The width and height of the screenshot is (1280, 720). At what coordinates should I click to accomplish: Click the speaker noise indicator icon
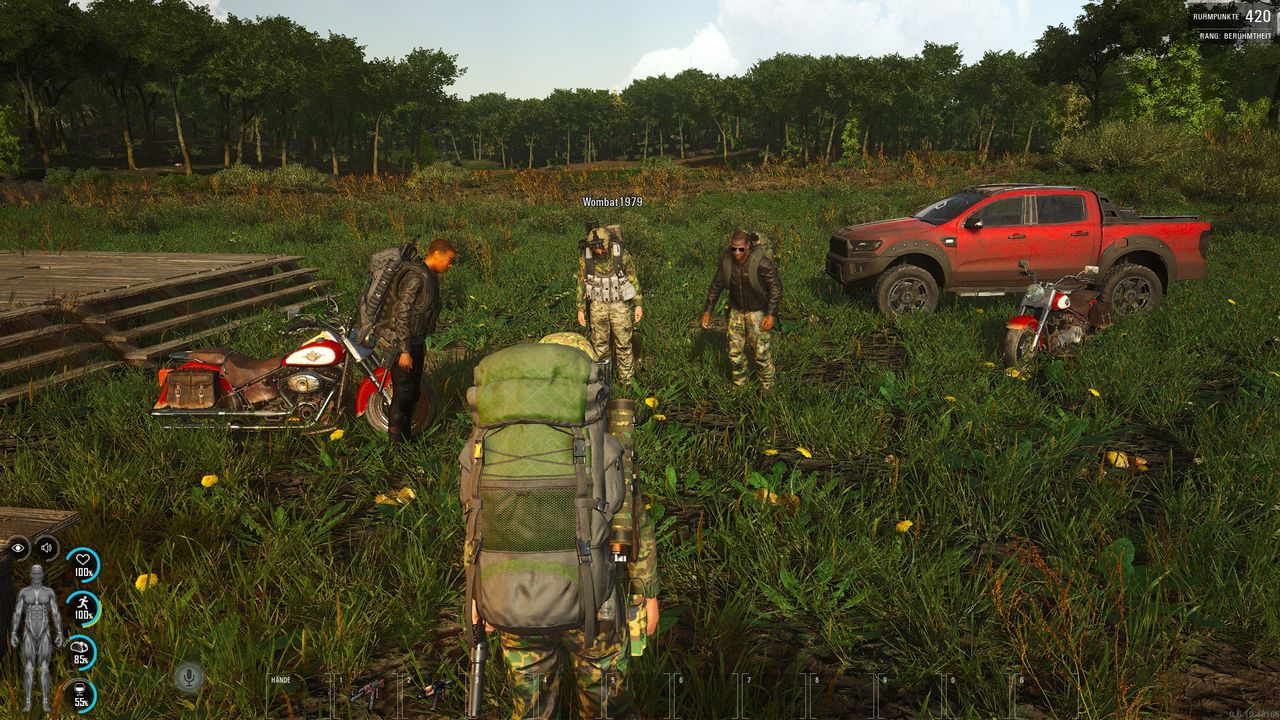click(46, 548)
